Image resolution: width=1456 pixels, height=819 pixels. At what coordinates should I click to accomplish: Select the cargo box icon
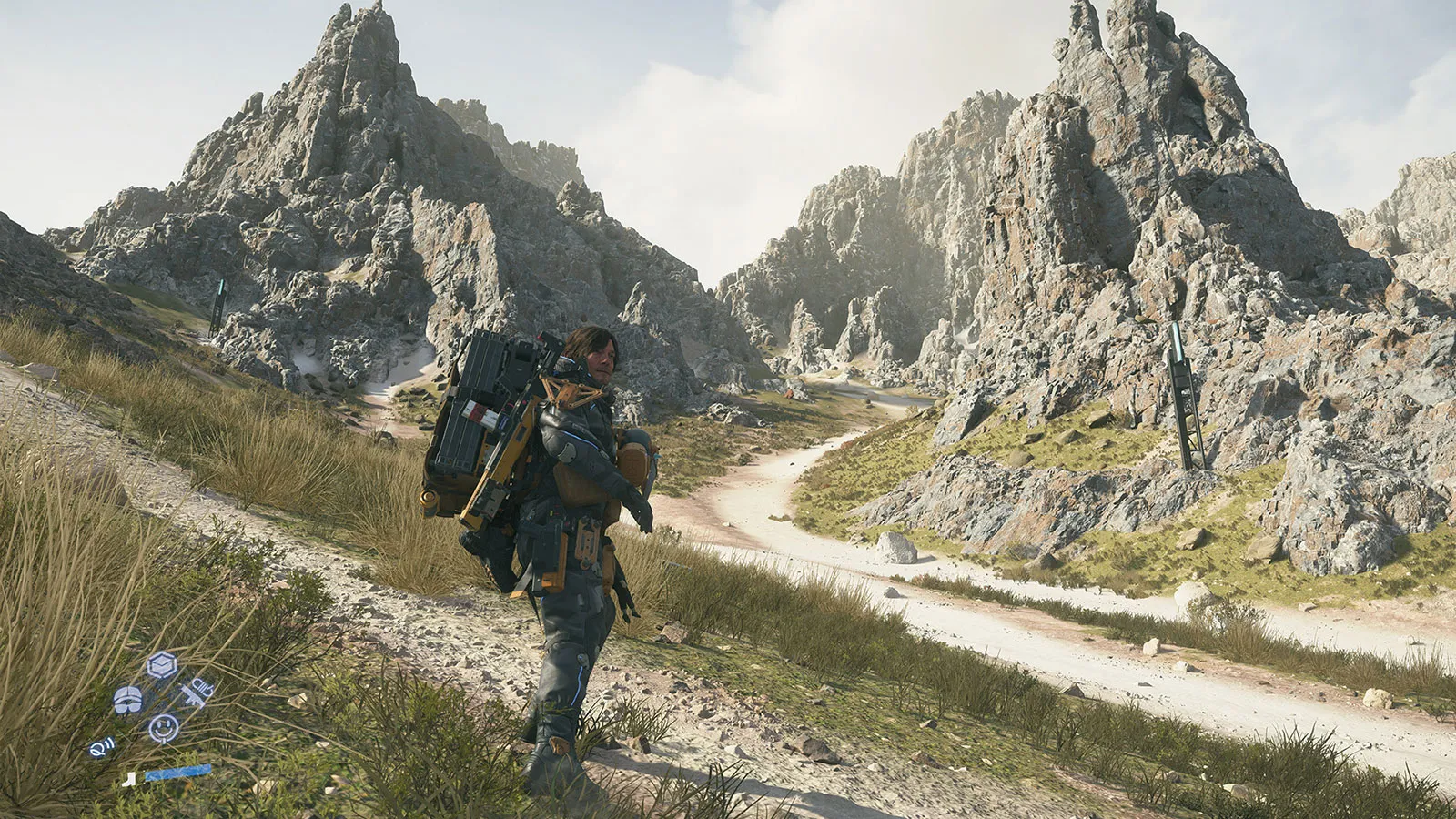(x=162, y=665)
